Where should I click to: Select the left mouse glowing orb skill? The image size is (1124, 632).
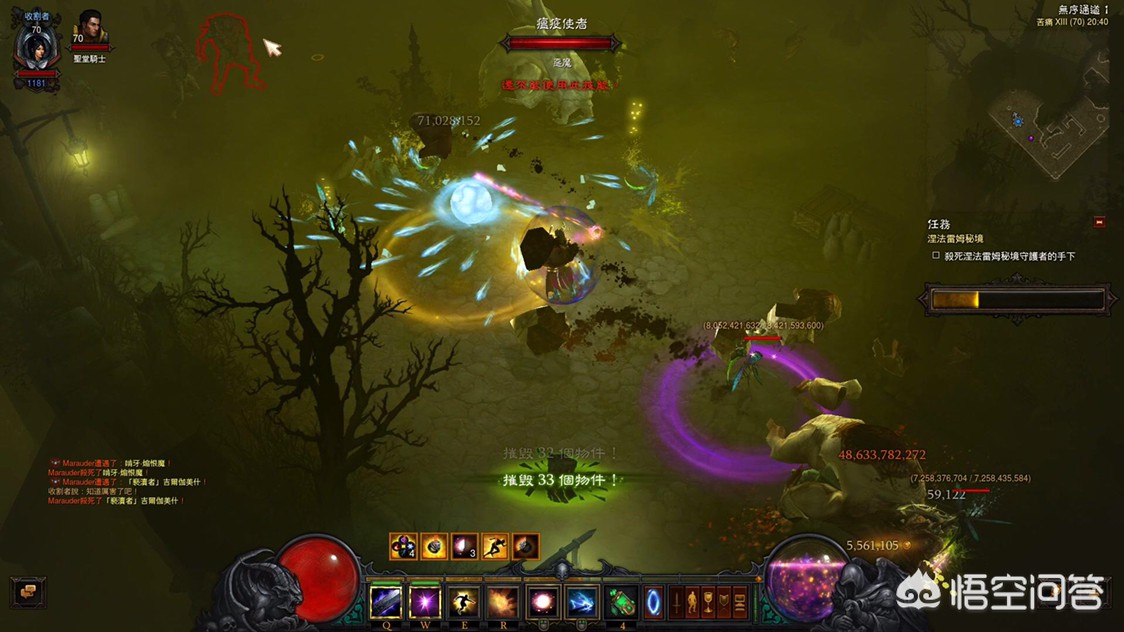click(542, 602)
